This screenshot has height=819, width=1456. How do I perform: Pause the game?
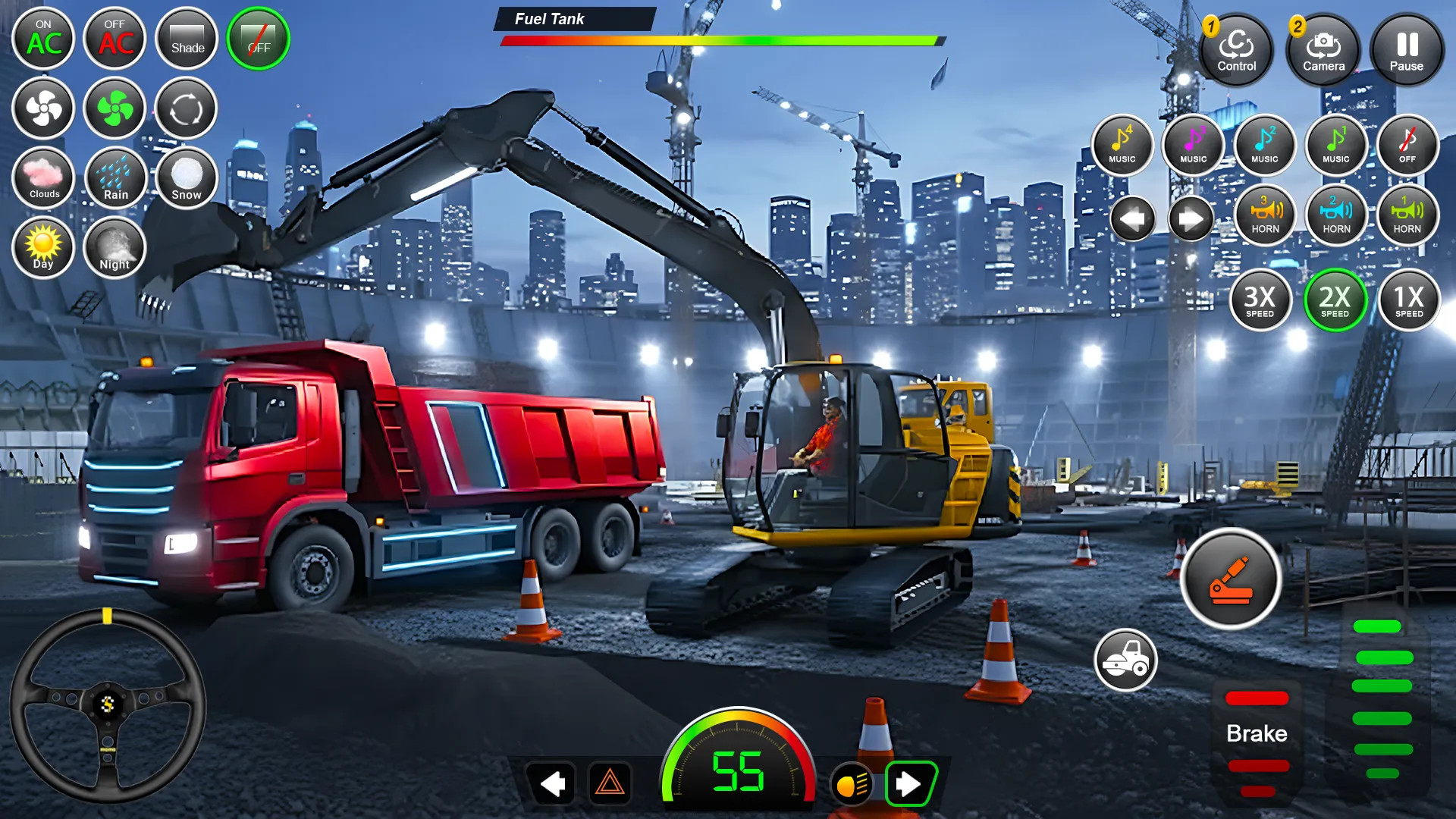[1407, 50]
